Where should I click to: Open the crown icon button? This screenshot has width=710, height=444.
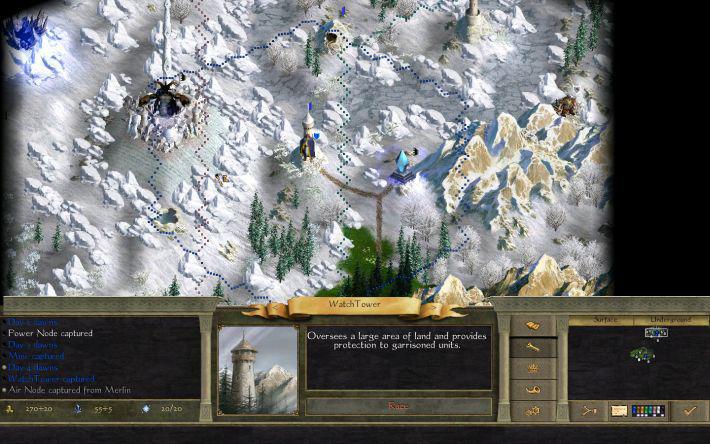pyautogui.click(x=533, y=368)
